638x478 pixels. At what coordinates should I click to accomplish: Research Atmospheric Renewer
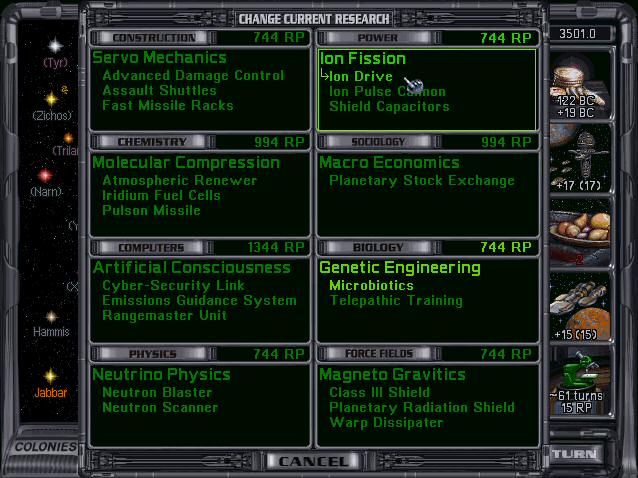tap(179, 181)
